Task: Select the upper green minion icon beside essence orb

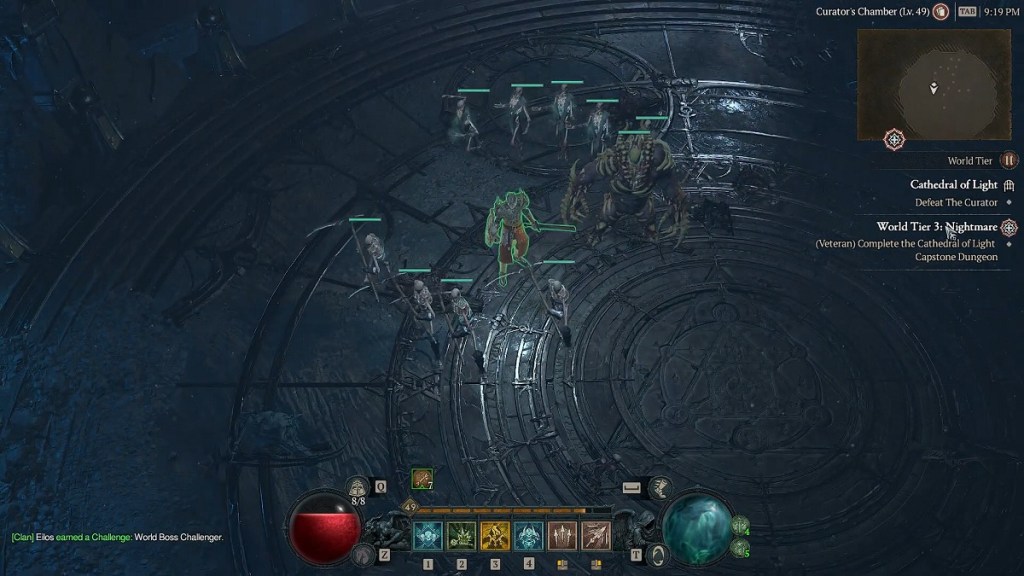Action: (x=740, y=525)
